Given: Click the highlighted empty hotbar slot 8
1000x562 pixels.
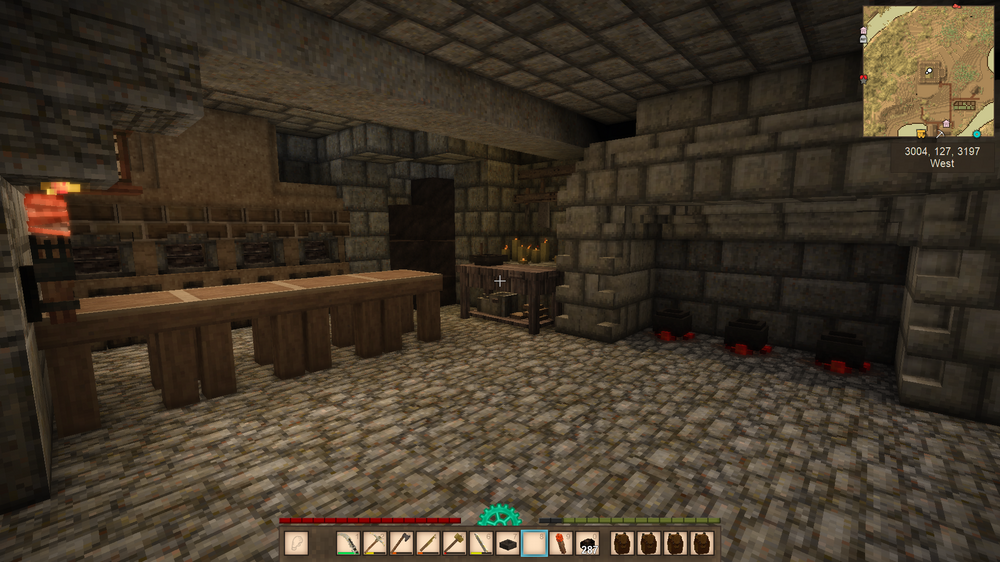Looking at the screenshot, I should click(x=534, y=543).
